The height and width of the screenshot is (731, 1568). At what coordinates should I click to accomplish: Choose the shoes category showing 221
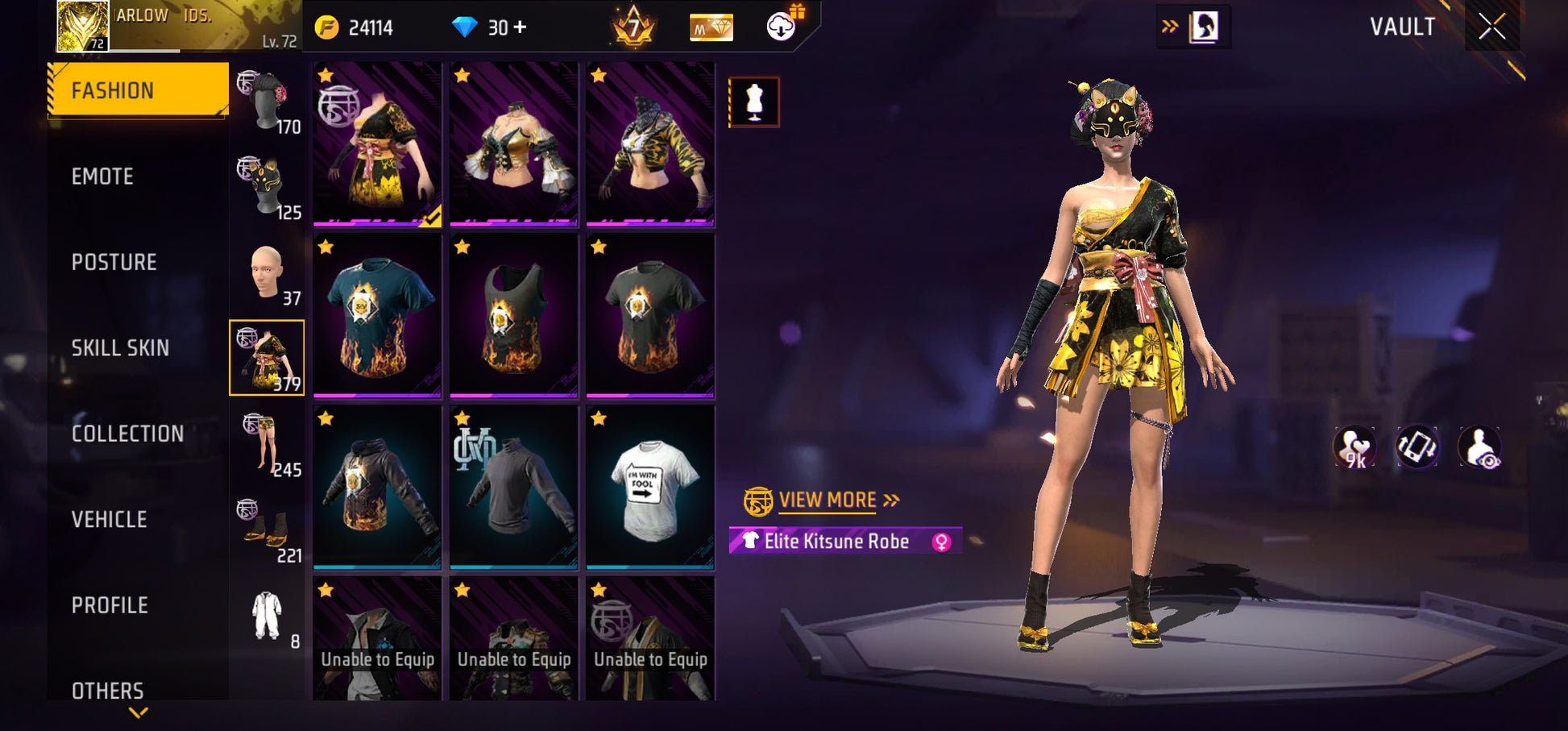coord(268,531)
